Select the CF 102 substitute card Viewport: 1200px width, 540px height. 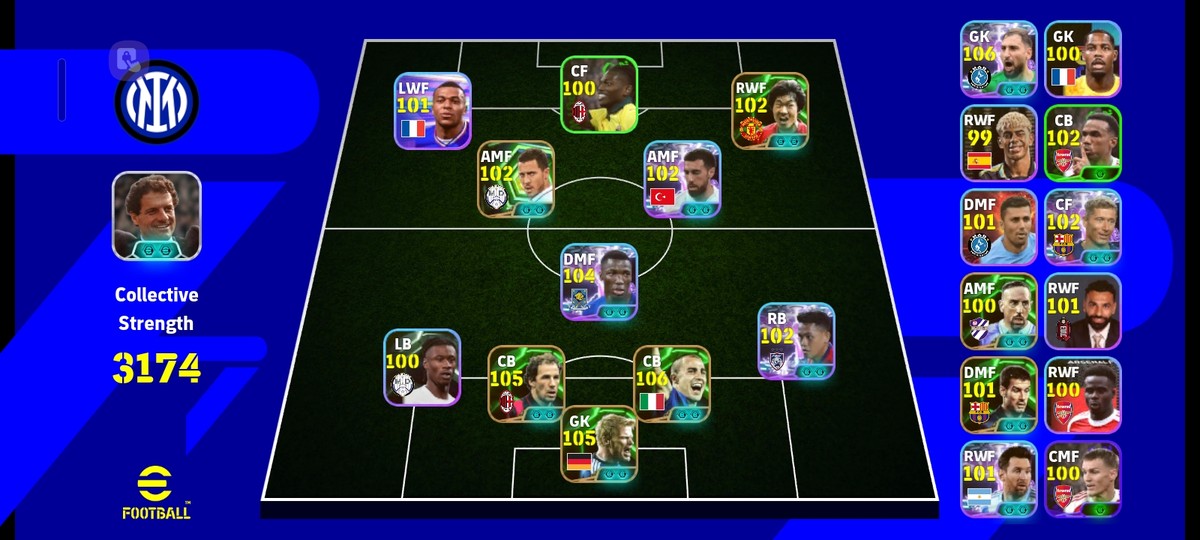[1083, 227]
